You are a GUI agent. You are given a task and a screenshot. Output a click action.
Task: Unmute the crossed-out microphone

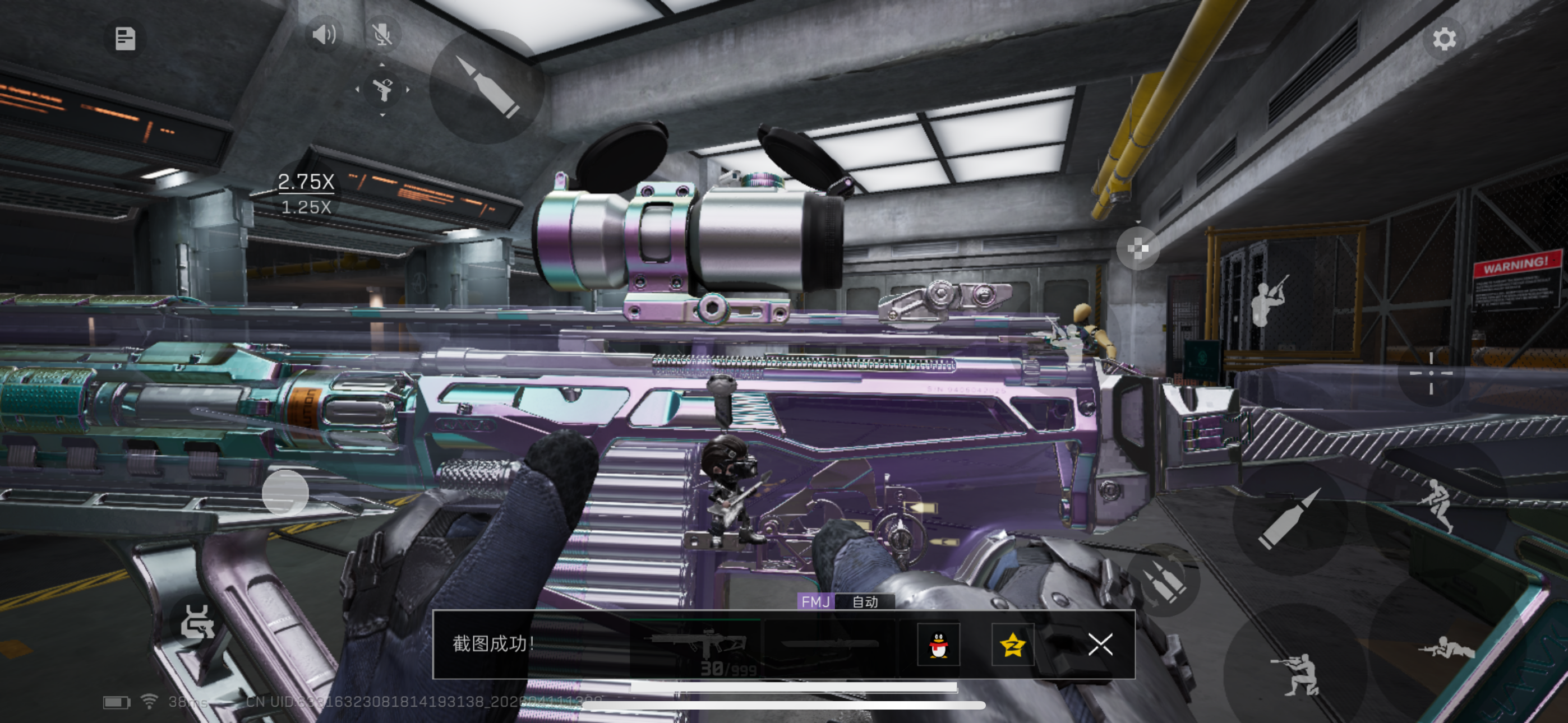(x=382, y=35)
